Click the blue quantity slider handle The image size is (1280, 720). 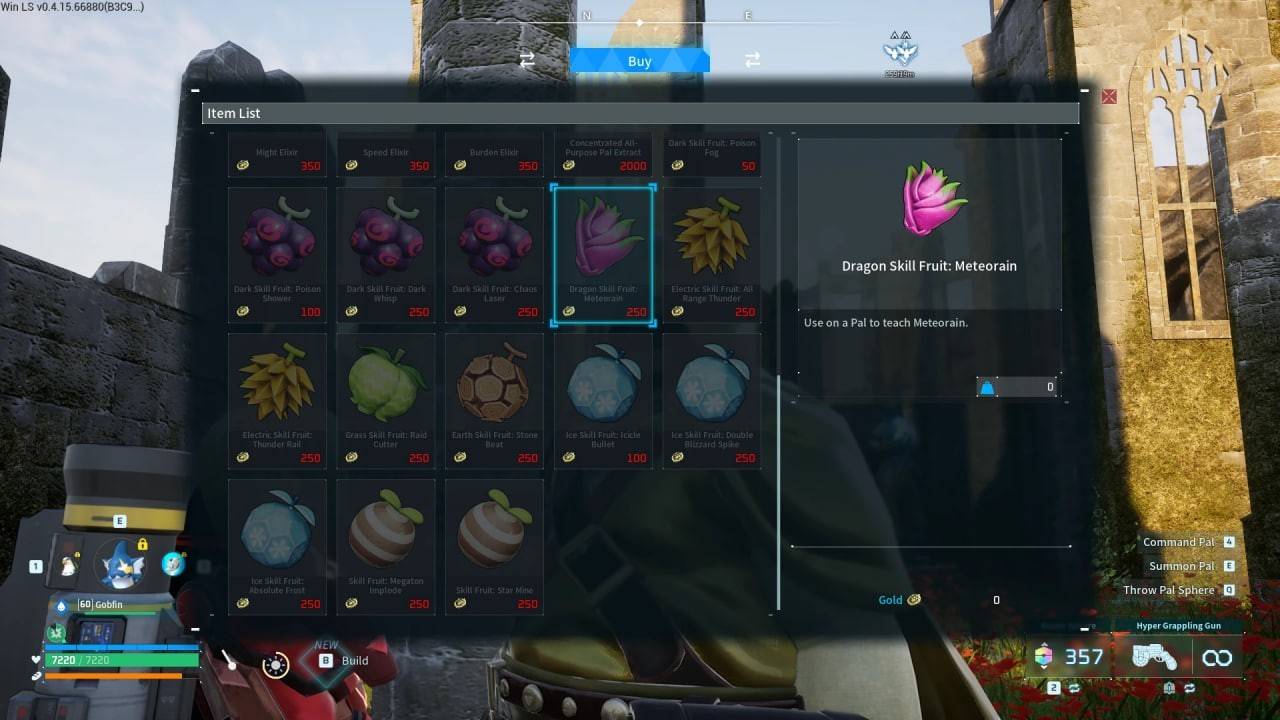(x=988, y=387)
